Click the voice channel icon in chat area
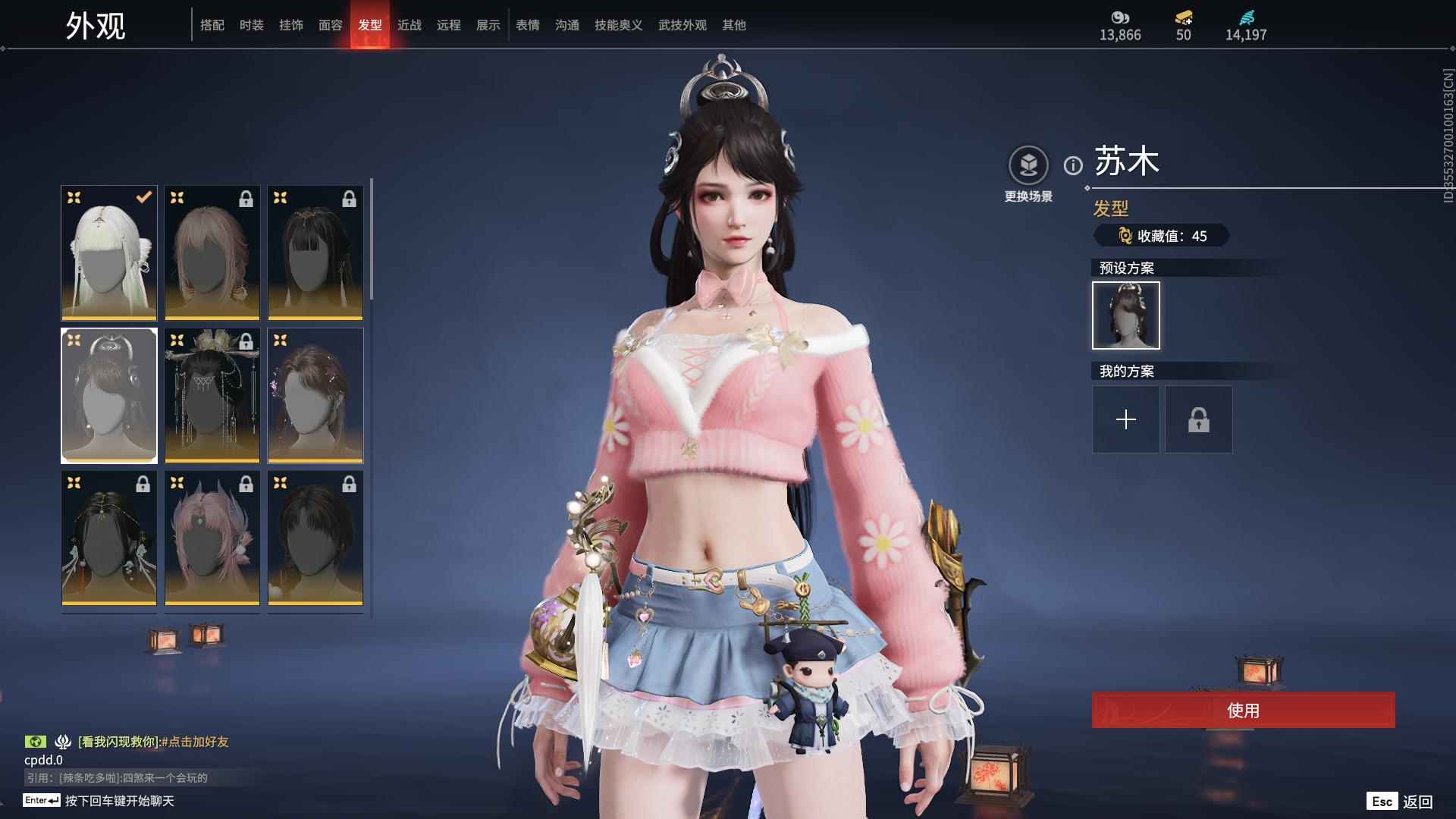The width and height of the screenshot is (1456, 819). coord(62,742)
